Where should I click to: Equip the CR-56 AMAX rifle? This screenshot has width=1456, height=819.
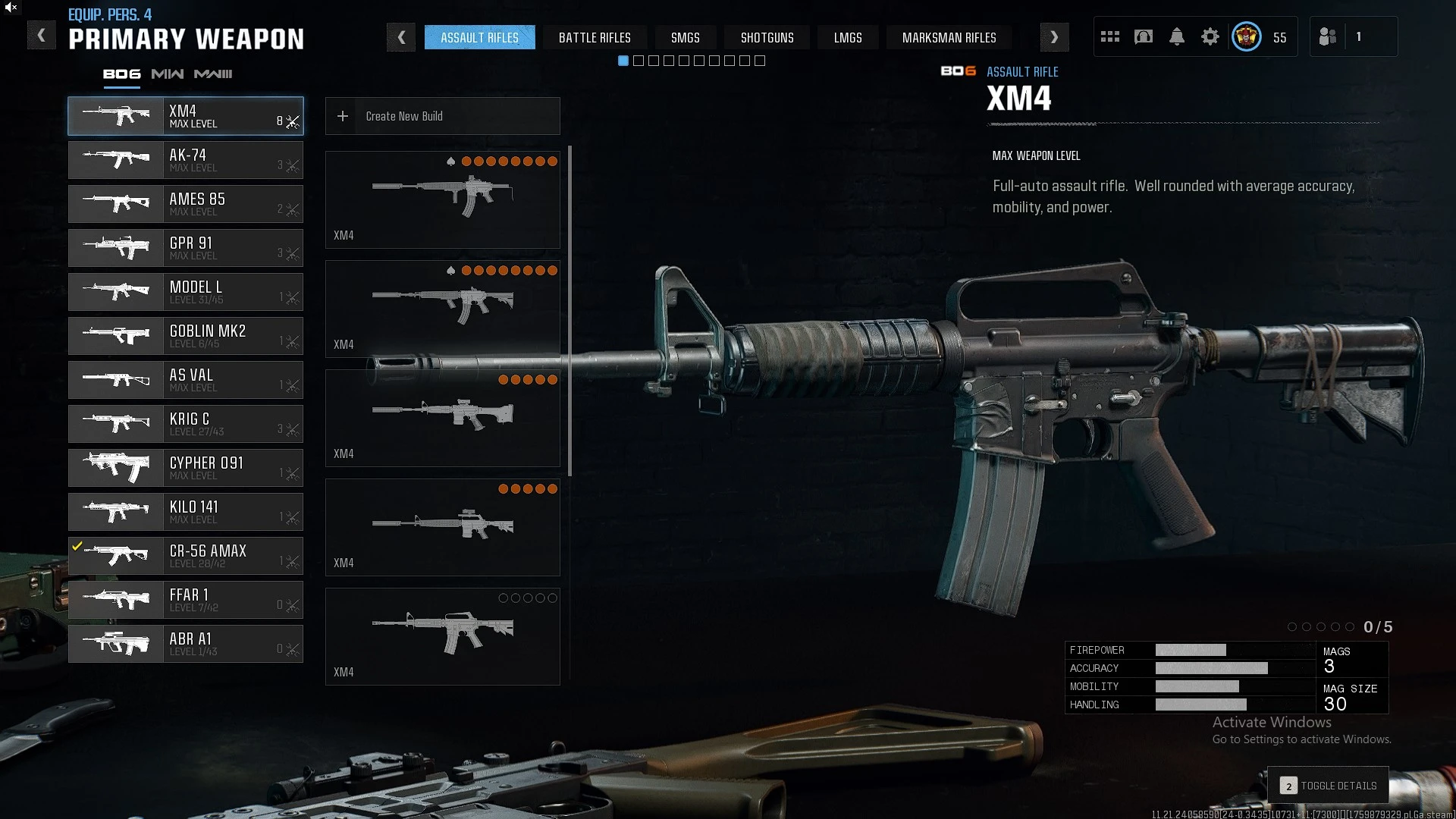tap(186, 556)
